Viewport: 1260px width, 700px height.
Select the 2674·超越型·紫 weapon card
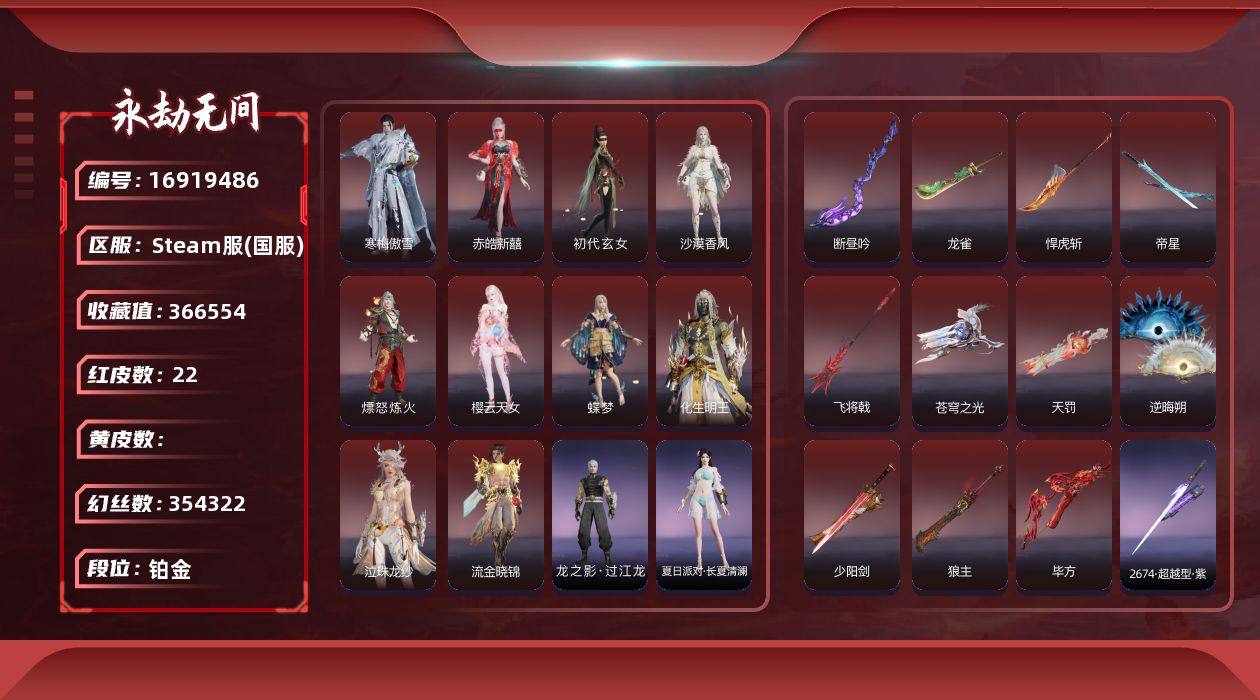tap(1168, 515)
